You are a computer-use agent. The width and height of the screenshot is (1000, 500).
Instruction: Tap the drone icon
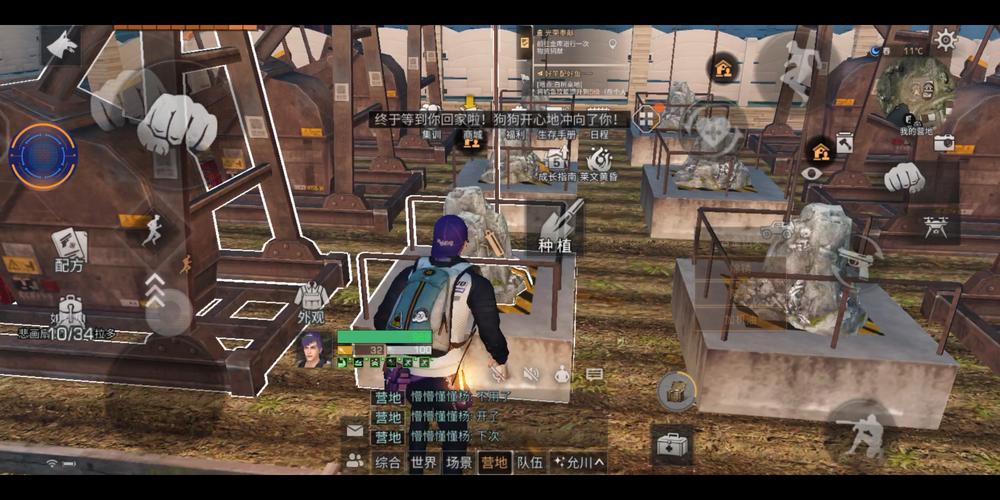click(x=936, y=227)
